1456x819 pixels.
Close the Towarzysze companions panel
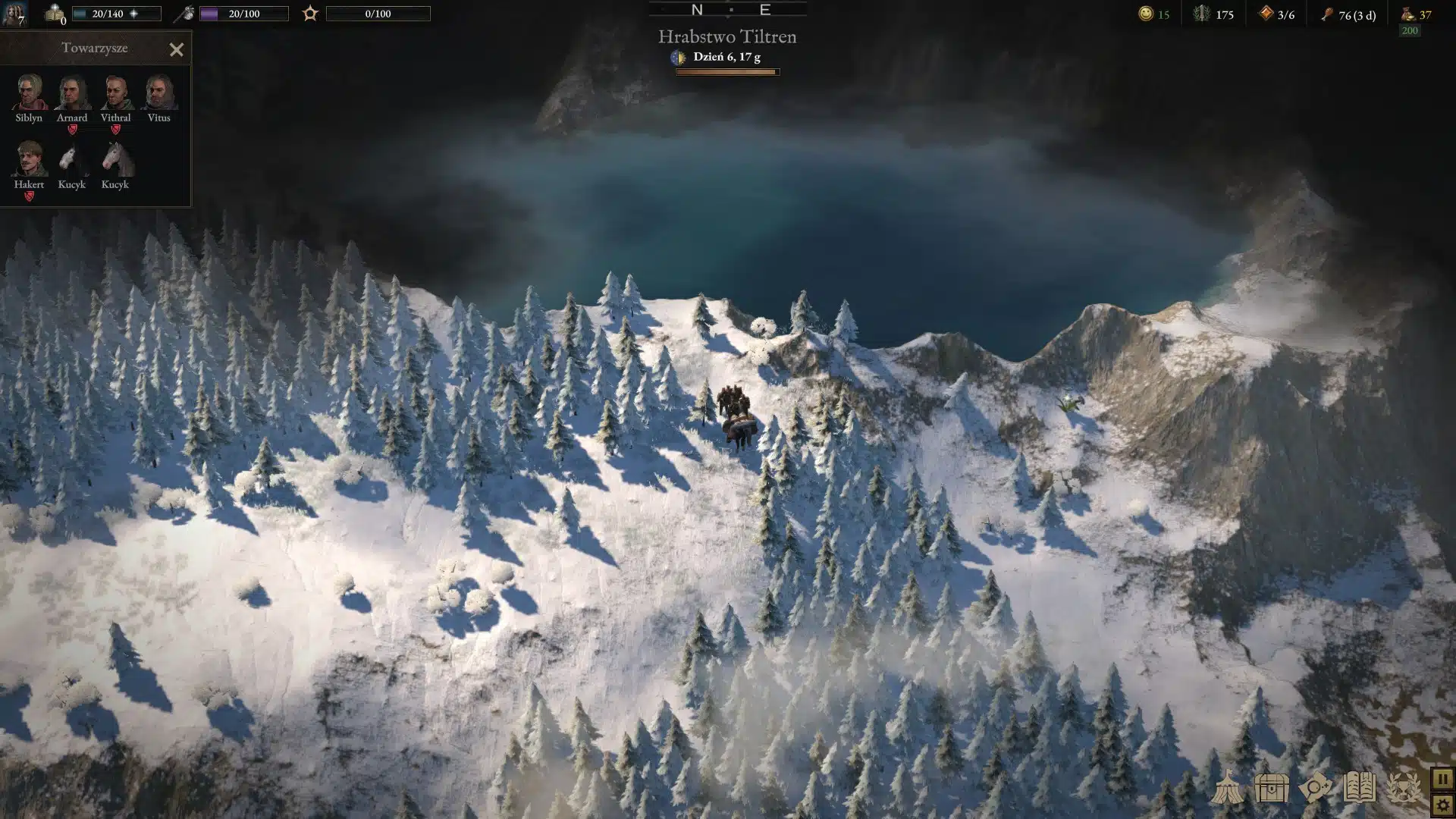pos(177,50)
